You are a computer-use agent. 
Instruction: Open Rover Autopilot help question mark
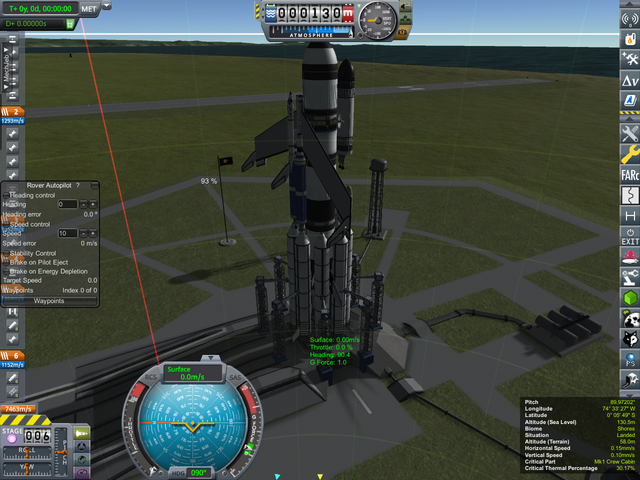point(78,186)
